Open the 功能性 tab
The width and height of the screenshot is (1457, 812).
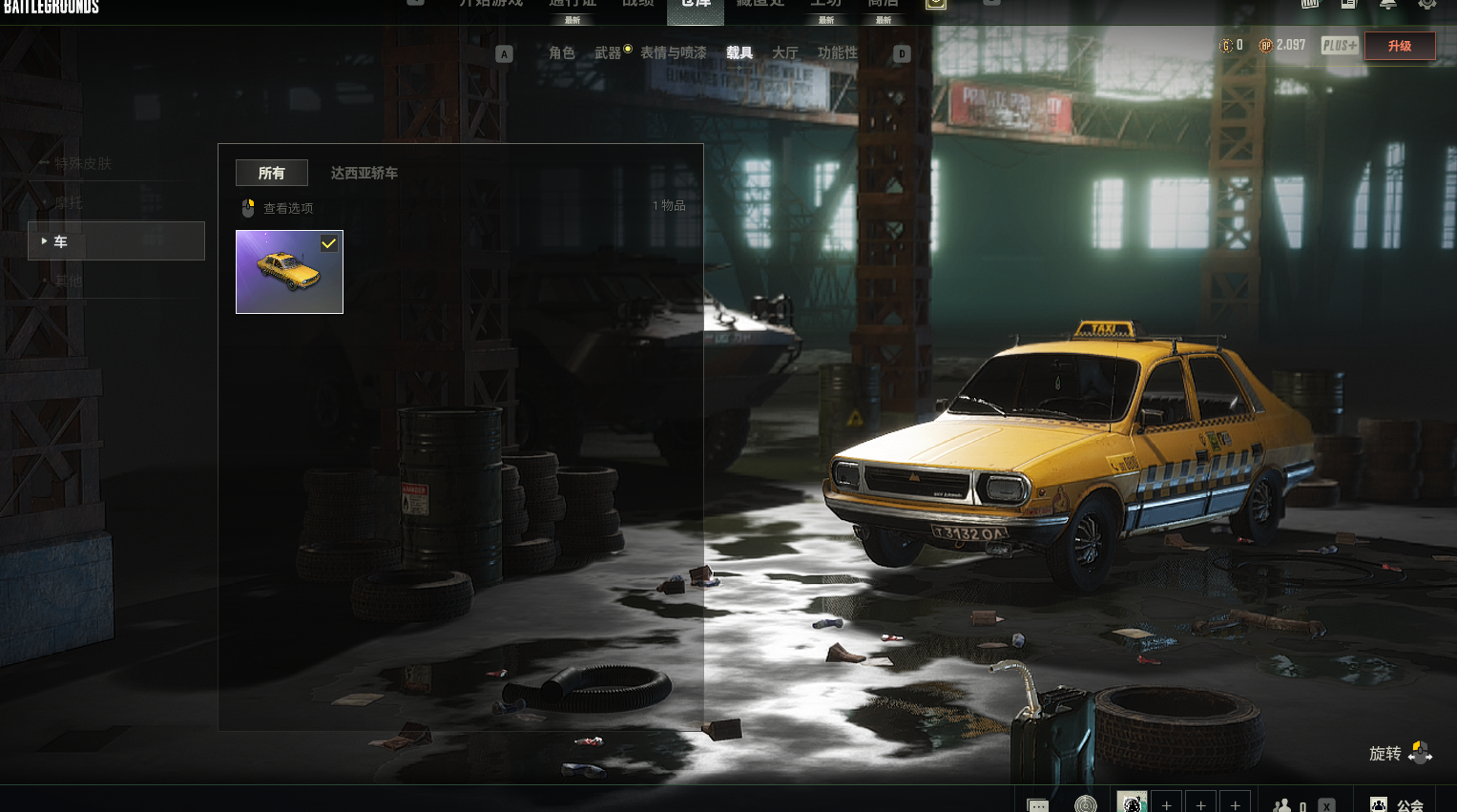[837, 53]
